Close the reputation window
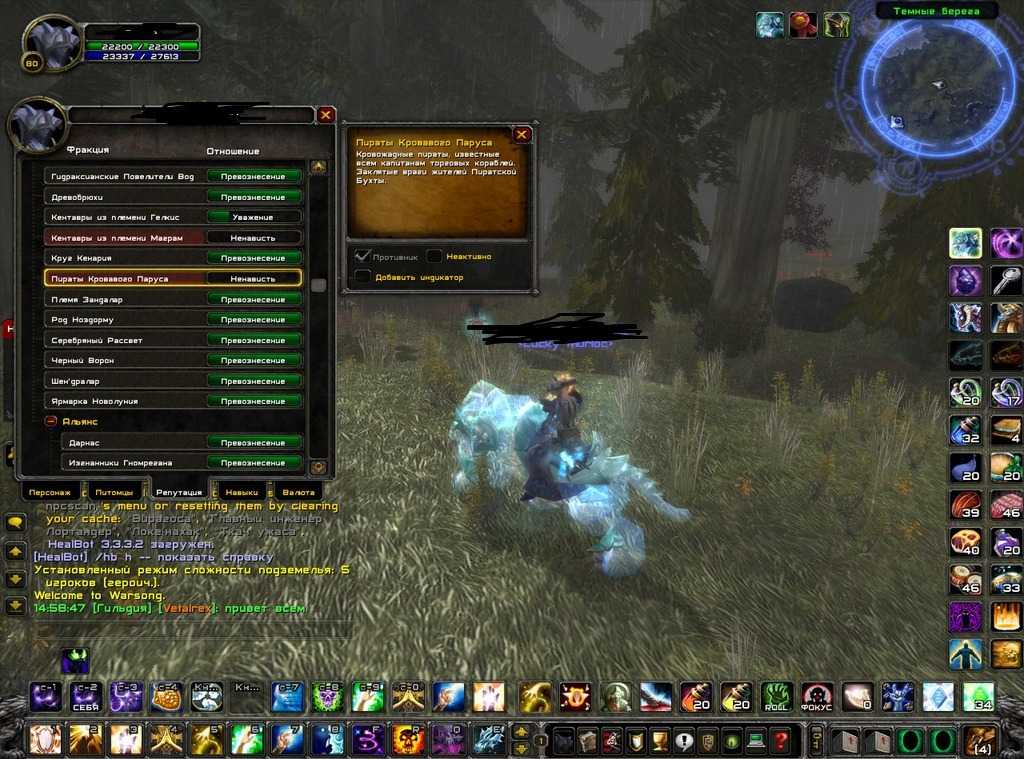This screenshot has height=759, width=1024. (x=325, y=115)
